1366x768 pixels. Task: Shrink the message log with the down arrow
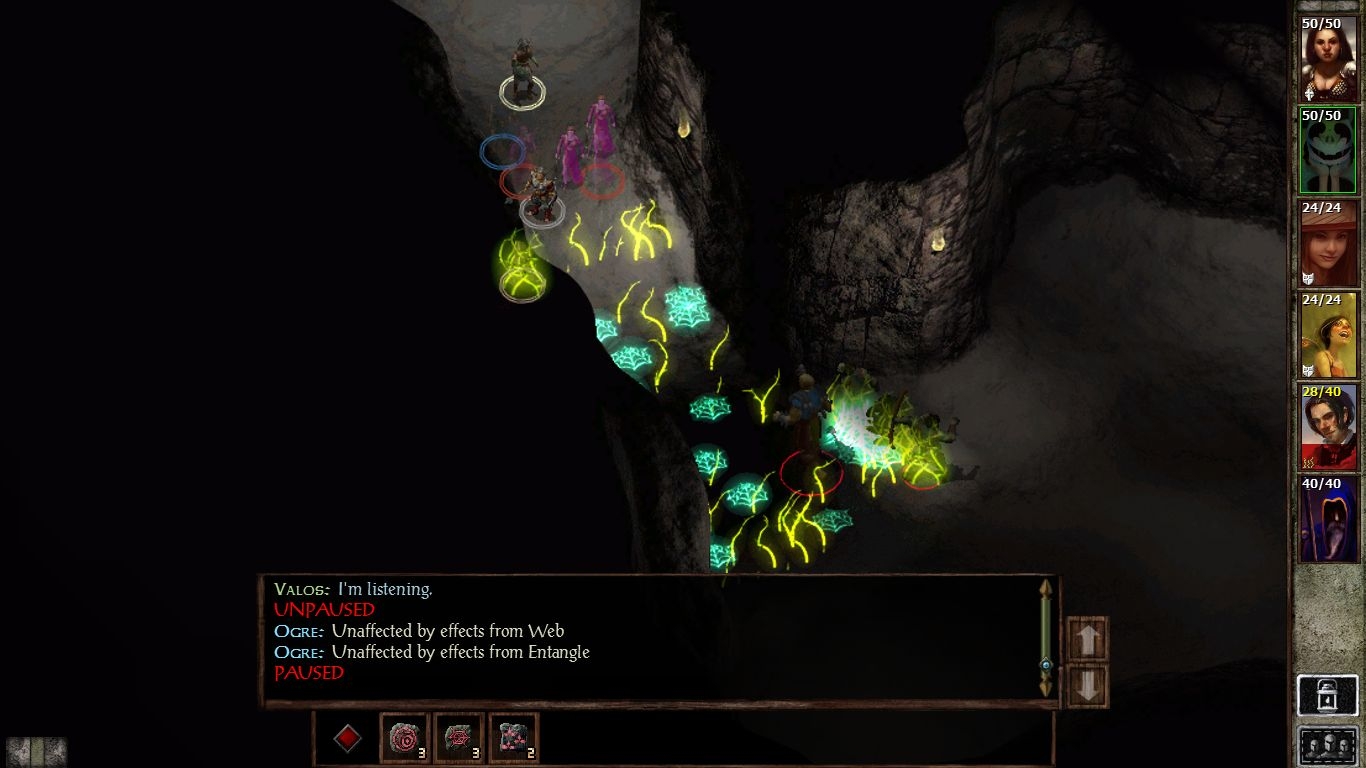1087,685
